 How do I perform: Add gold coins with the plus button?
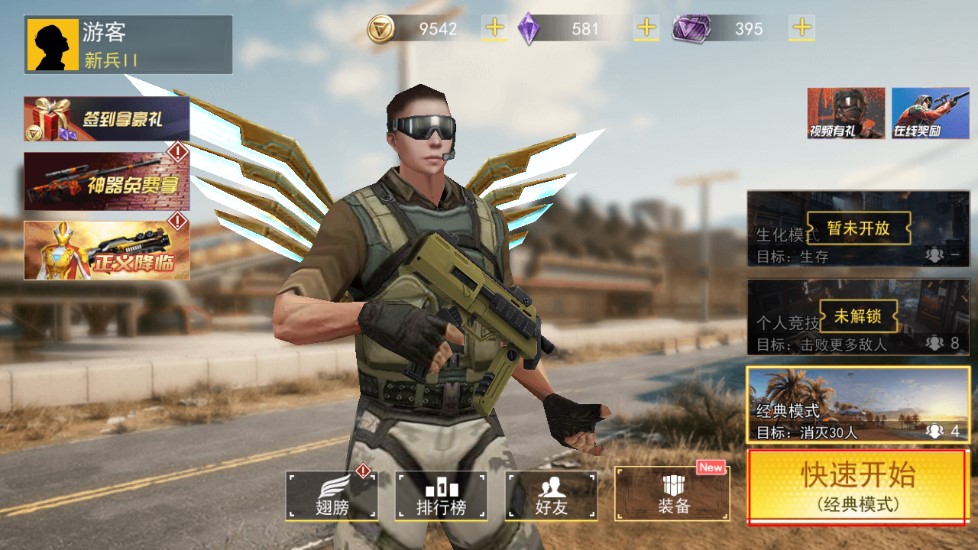(x=494, y=28)
